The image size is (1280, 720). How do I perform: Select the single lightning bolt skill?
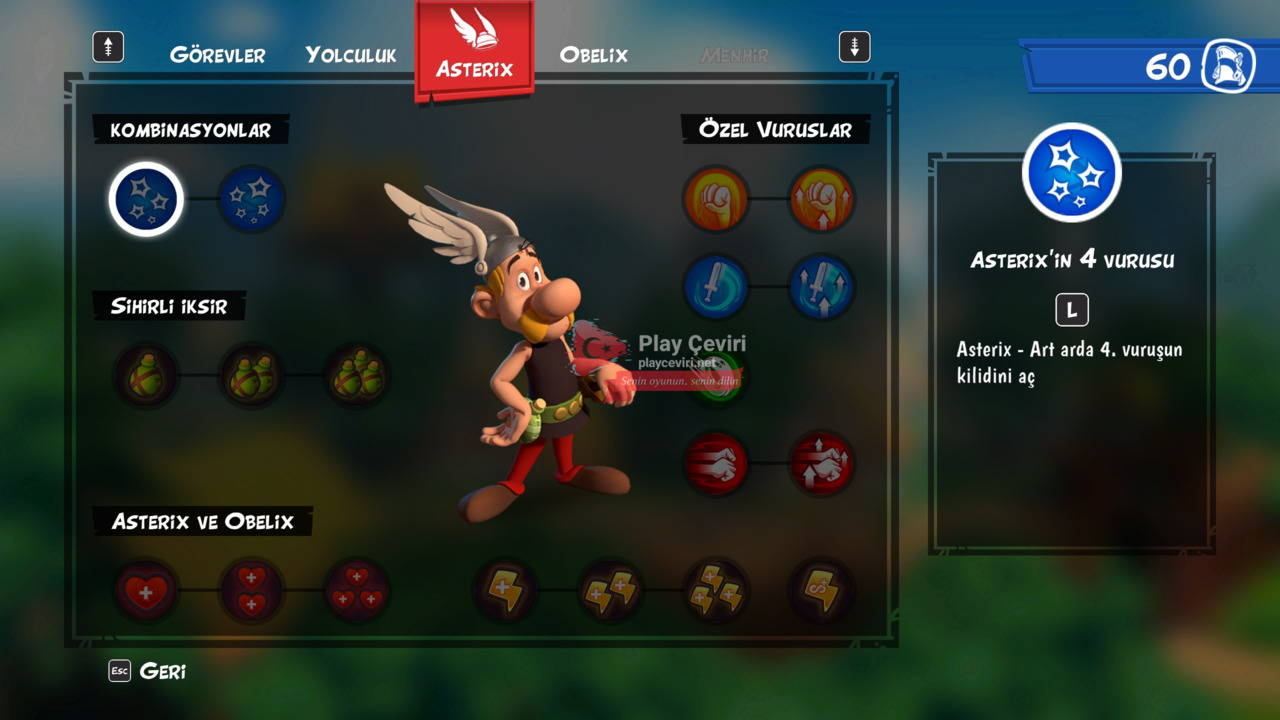point(505,590)
